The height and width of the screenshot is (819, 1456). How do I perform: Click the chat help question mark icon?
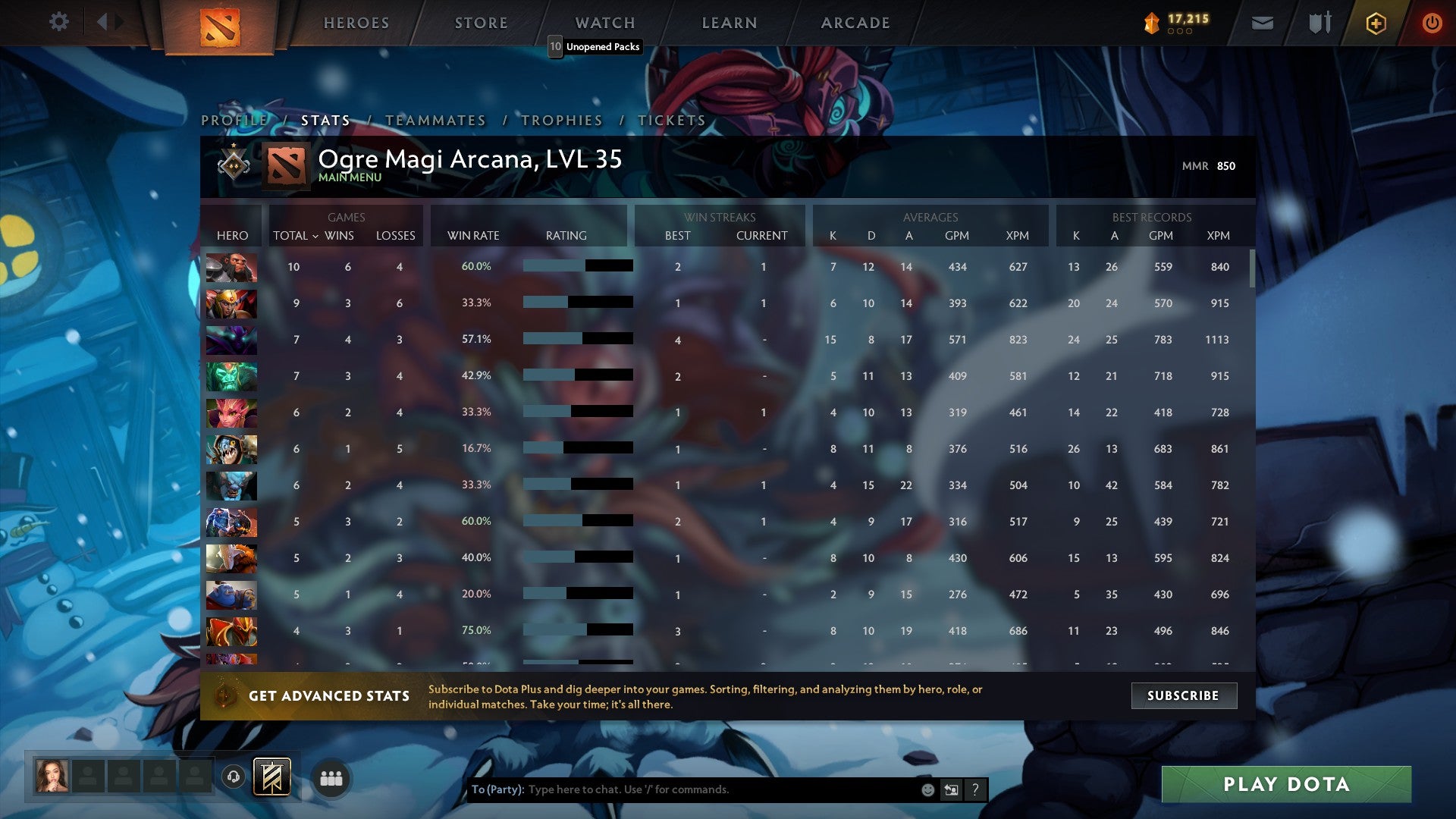pos(975,789)
